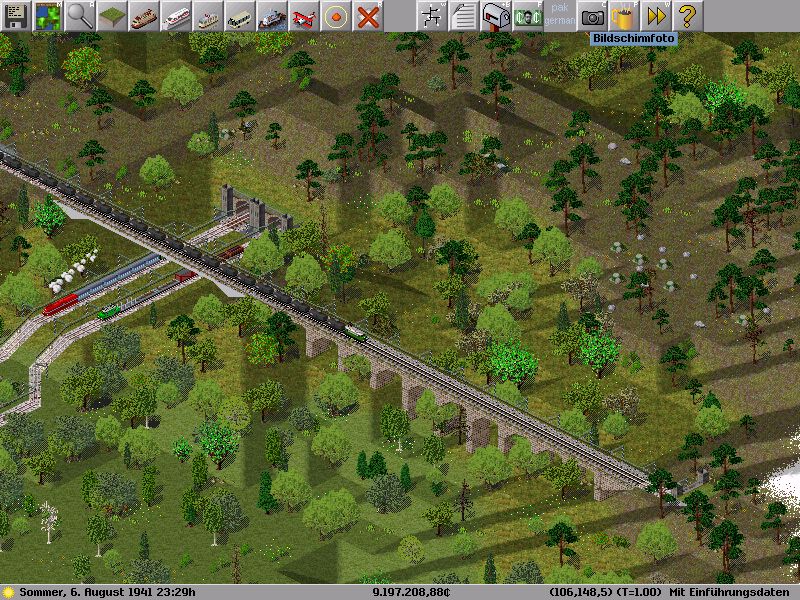
Task: Open the monorail construction tools
Action: click(x=175, y=15)
